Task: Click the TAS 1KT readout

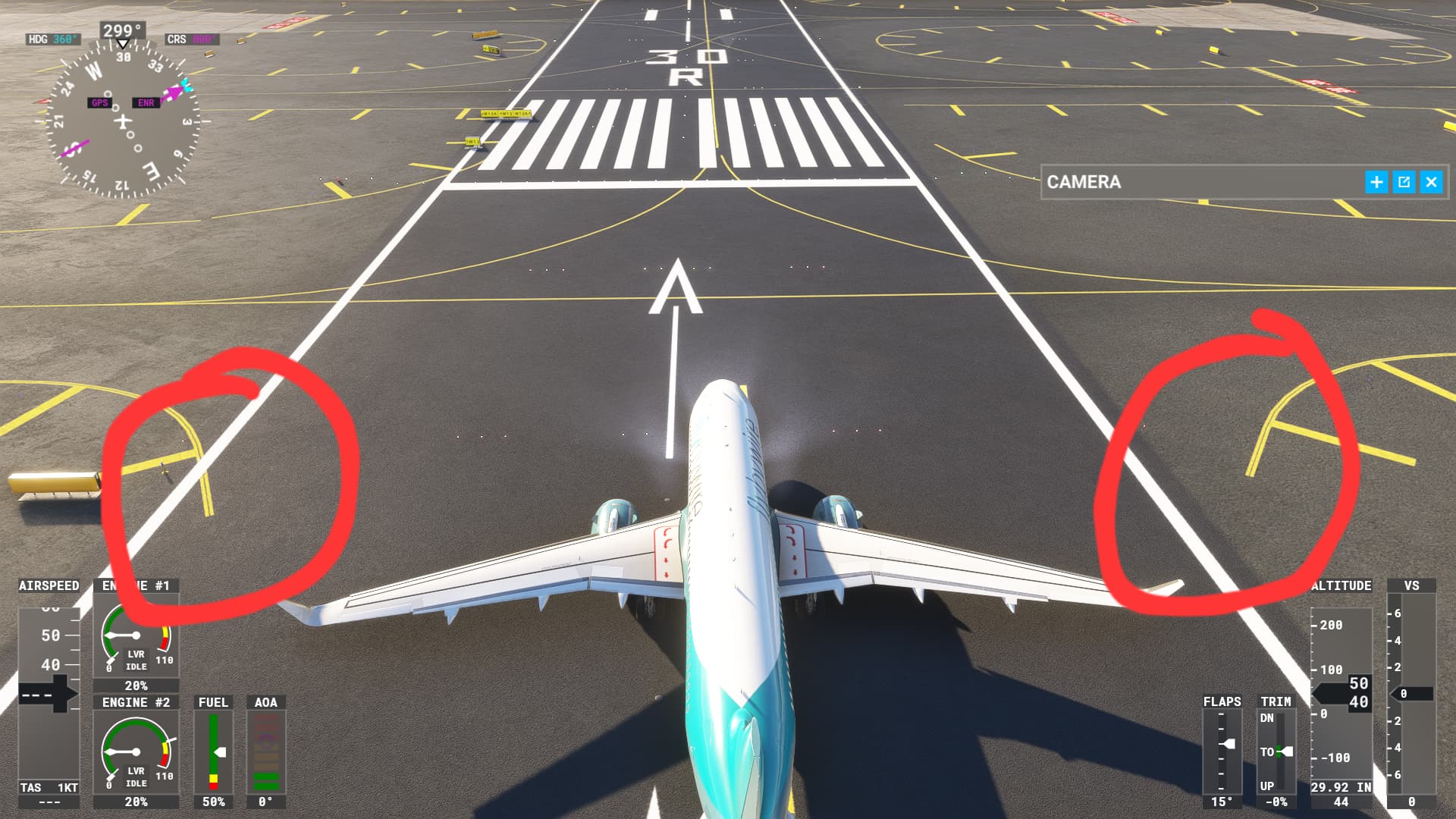Action: pyautogui.click(x=48, y=788)
